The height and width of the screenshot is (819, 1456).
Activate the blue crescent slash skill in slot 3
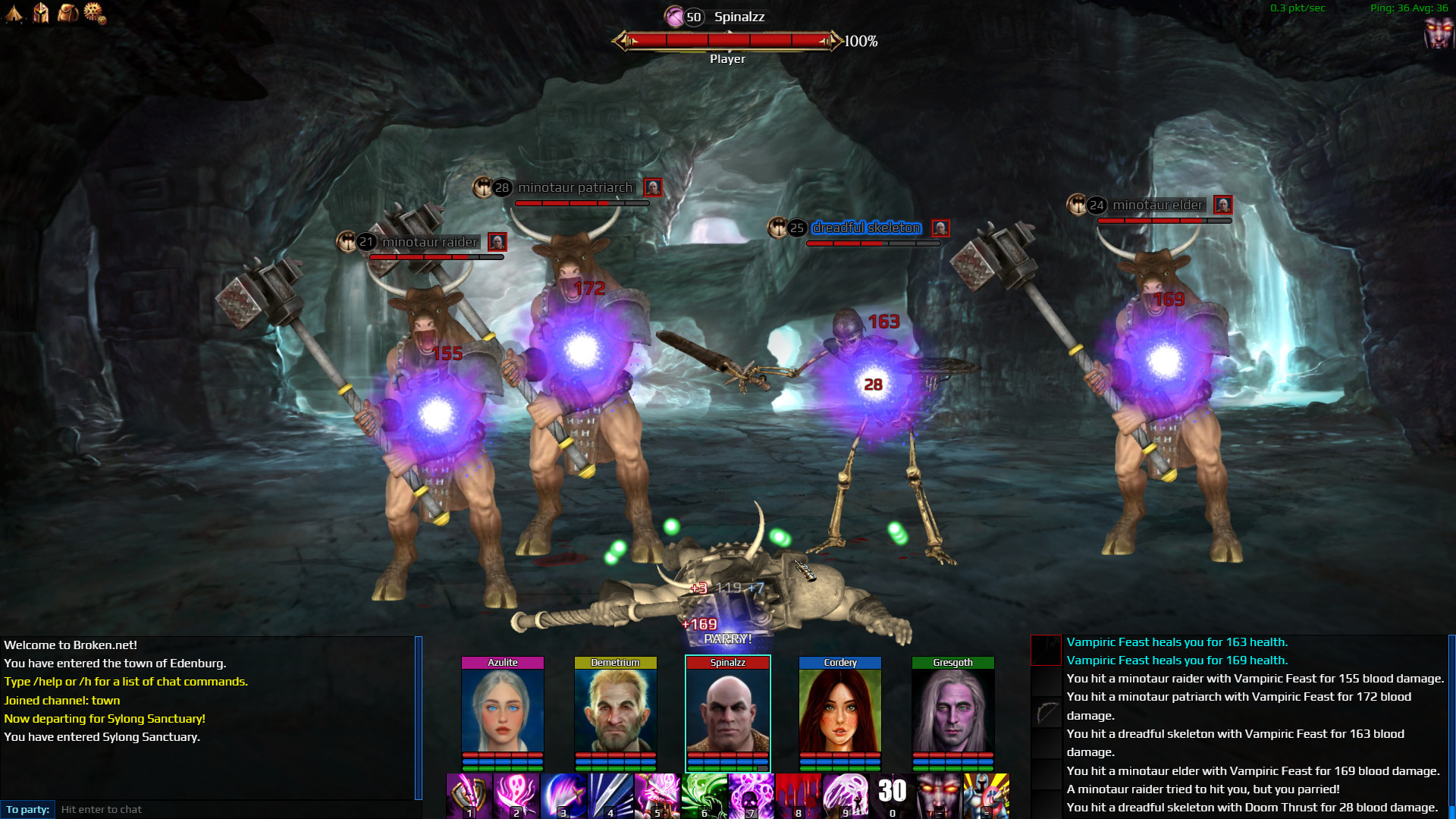pos(563,795)
